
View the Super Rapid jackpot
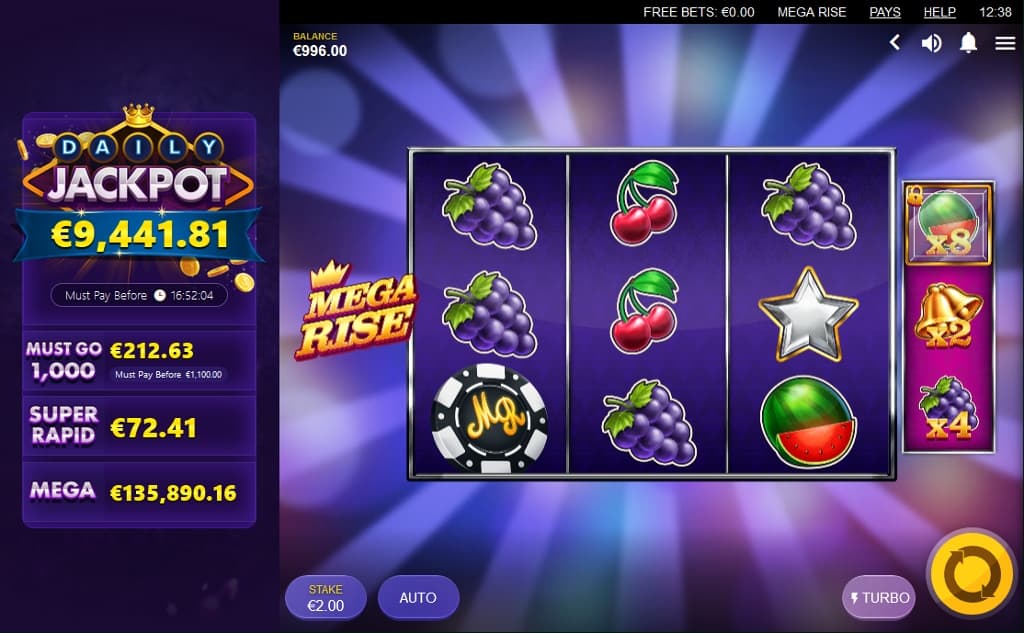[x=139, y=424]
